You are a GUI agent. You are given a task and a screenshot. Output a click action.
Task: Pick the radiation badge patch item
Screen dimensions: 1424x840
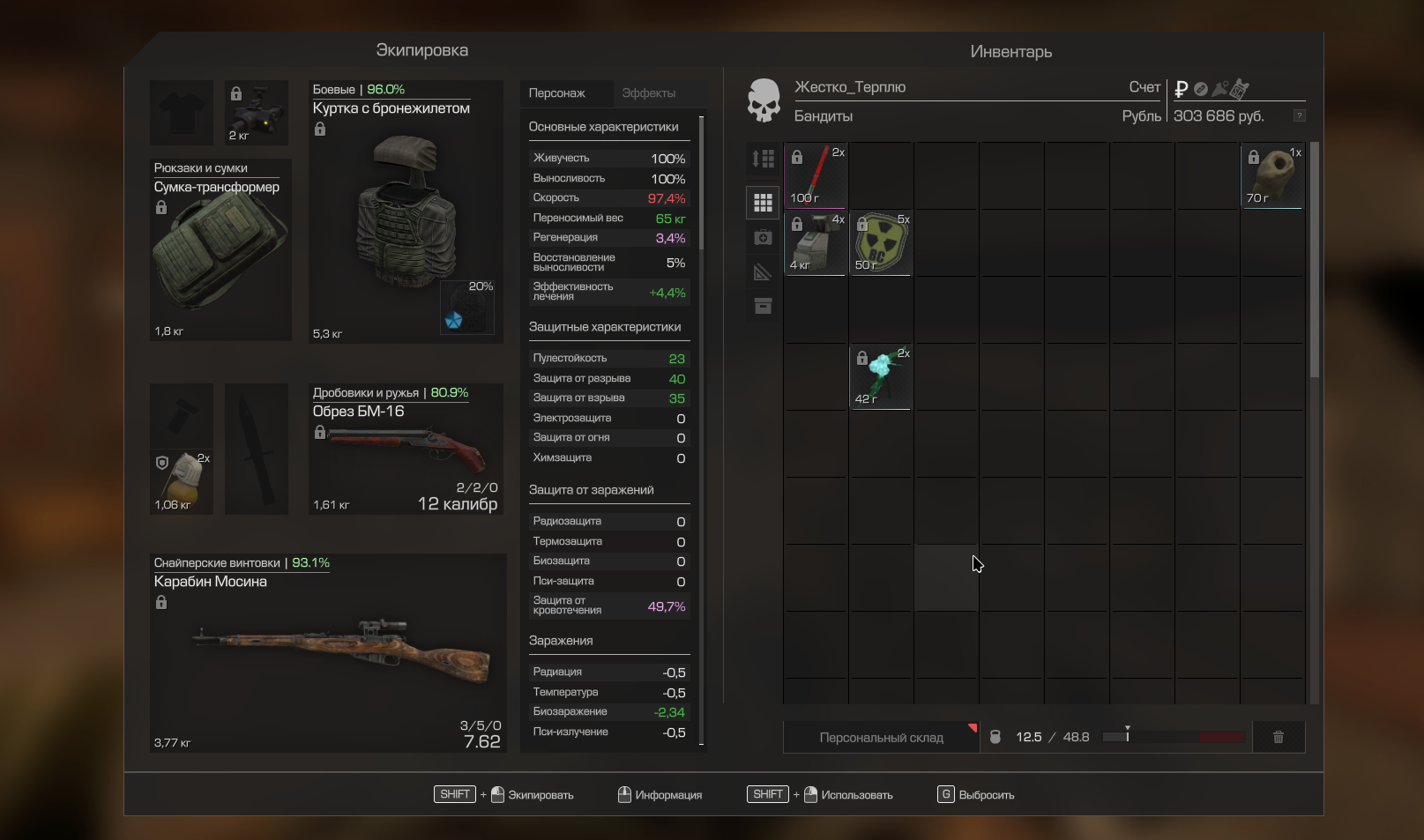[881, 242]
